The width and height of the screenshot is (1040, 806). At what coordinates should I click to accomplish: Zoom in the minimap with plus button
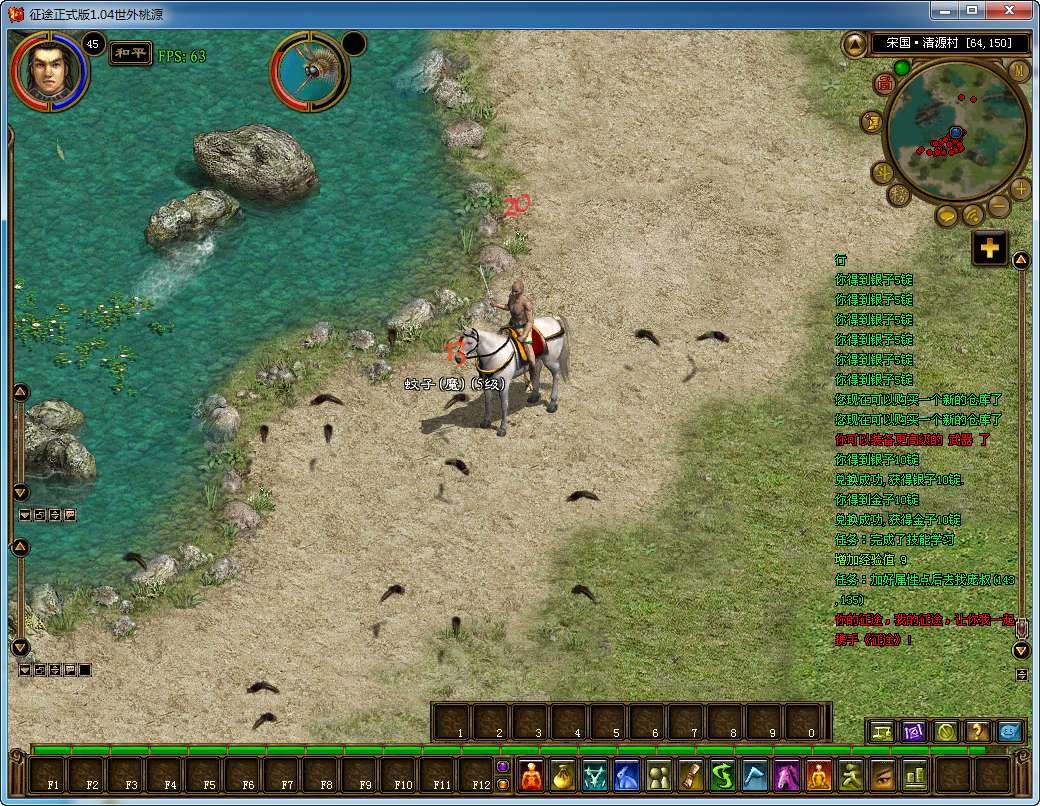coord(1021,187)
